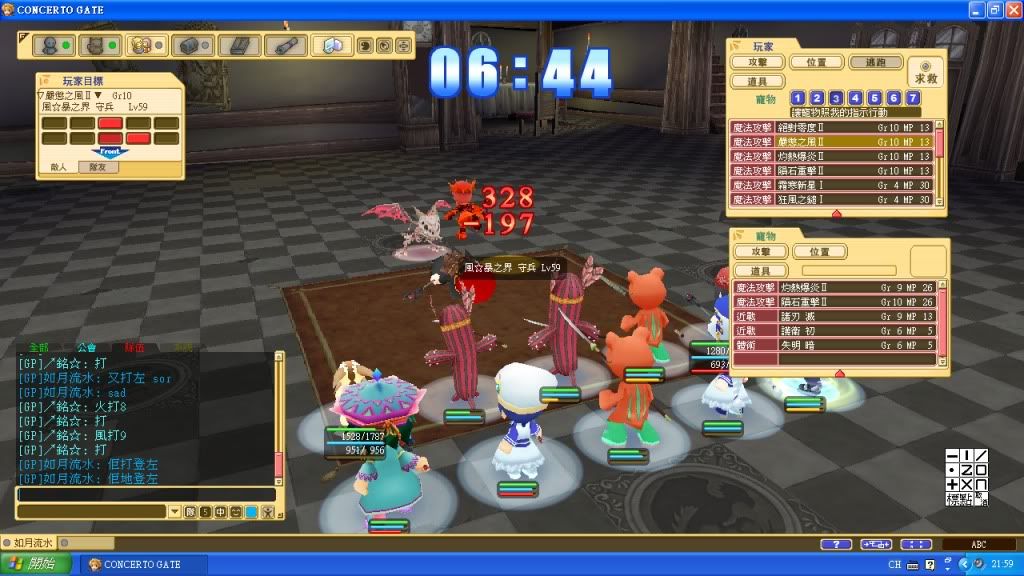Switch to the 隊友 (ally) target tab
Image resolution: width=1024 pixels, height=576 pixels.
point(98,168)
